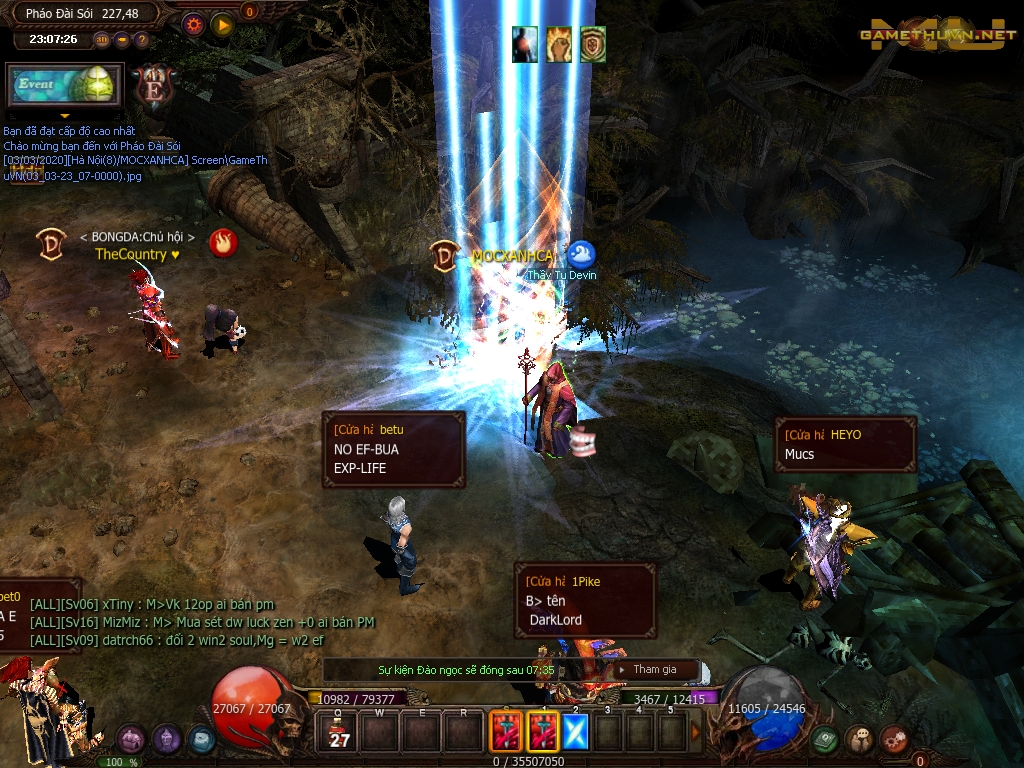
Task: Open the blue bag icon
Action: click(201, 739)
